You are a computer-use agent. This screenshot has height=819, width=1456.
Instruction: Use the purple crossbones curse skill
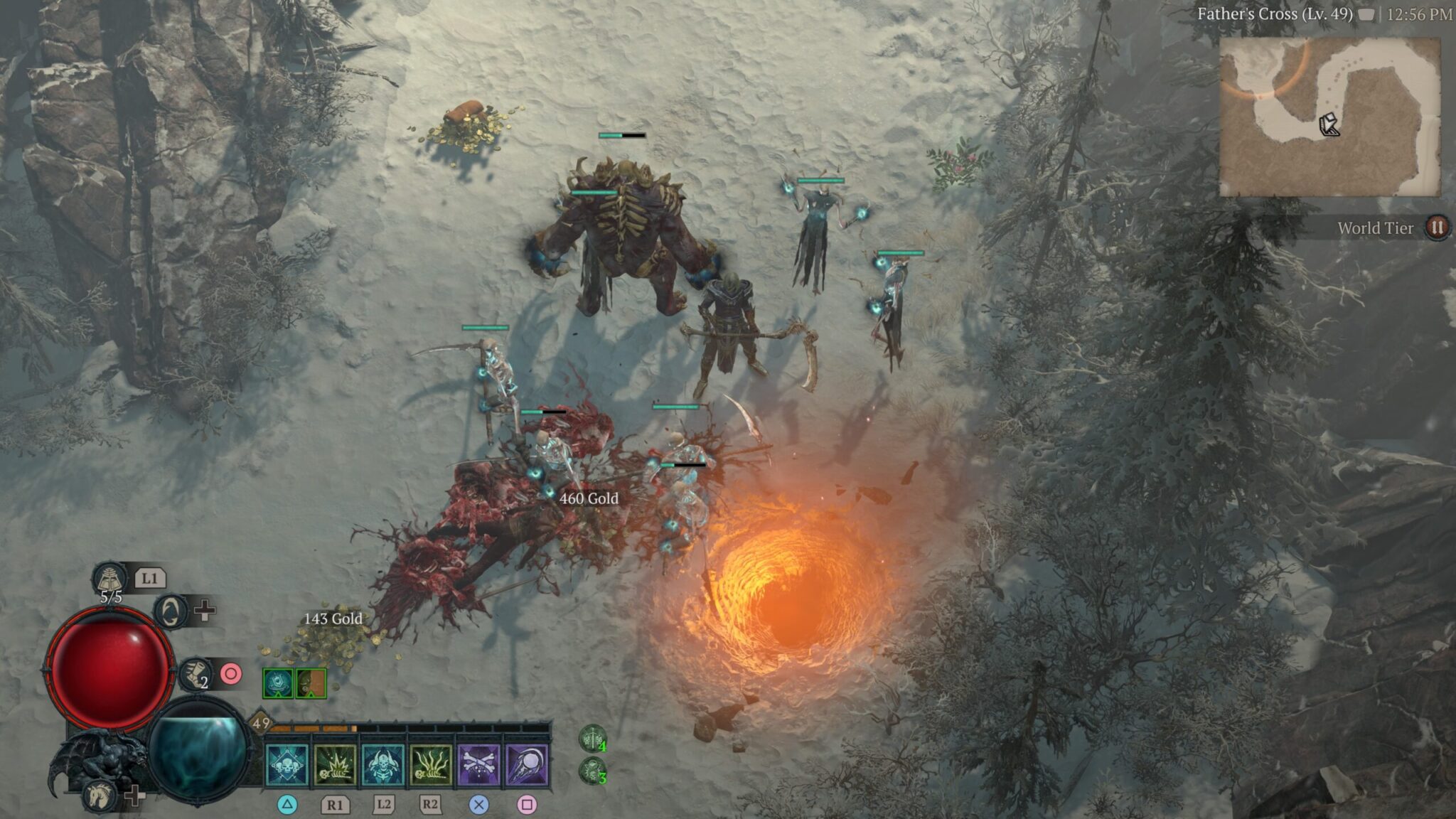click(478, 765)
